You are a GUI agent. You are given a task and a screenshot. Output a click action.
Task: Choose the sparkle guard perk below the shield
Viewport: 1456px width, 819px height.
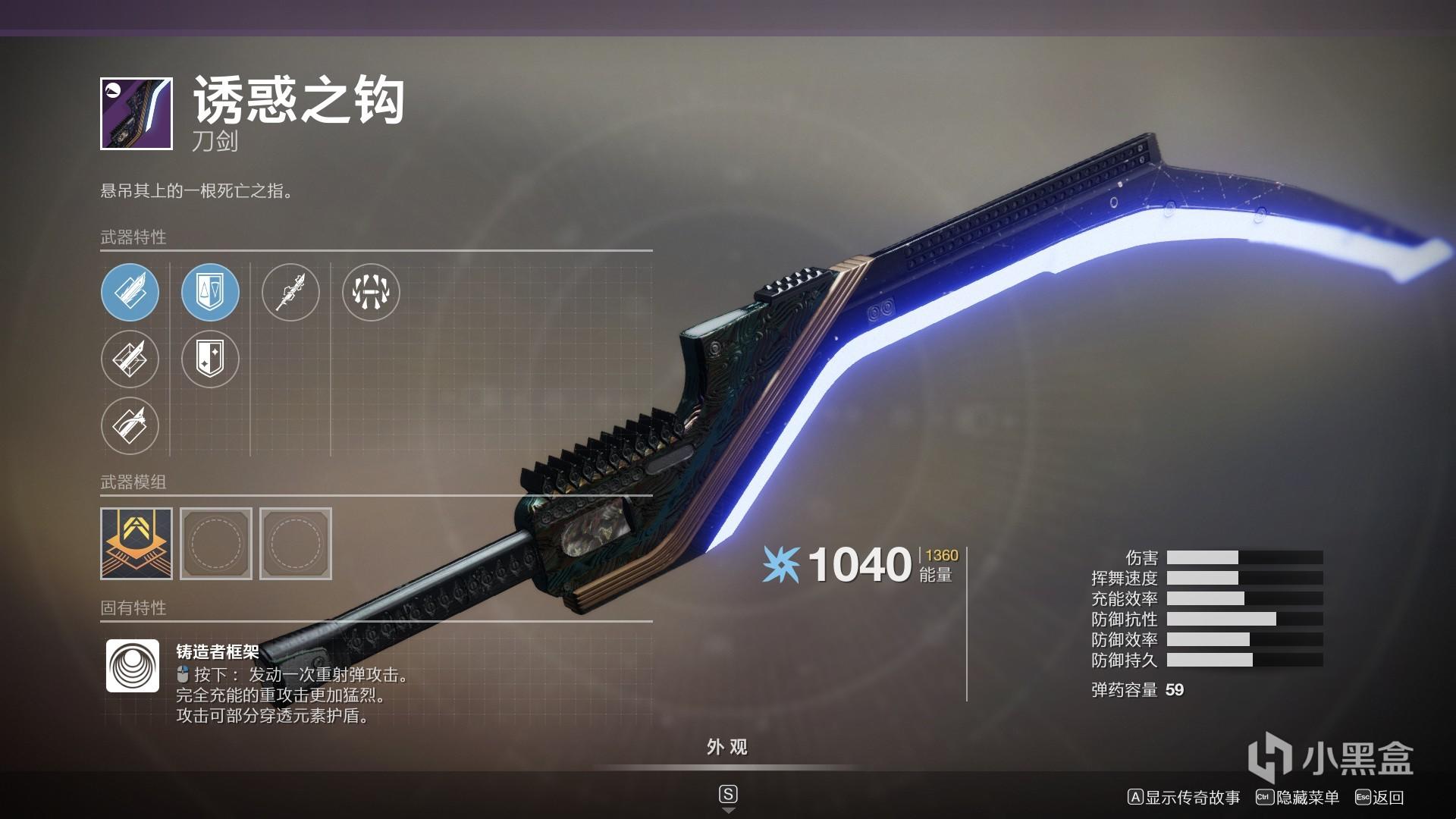210,359
